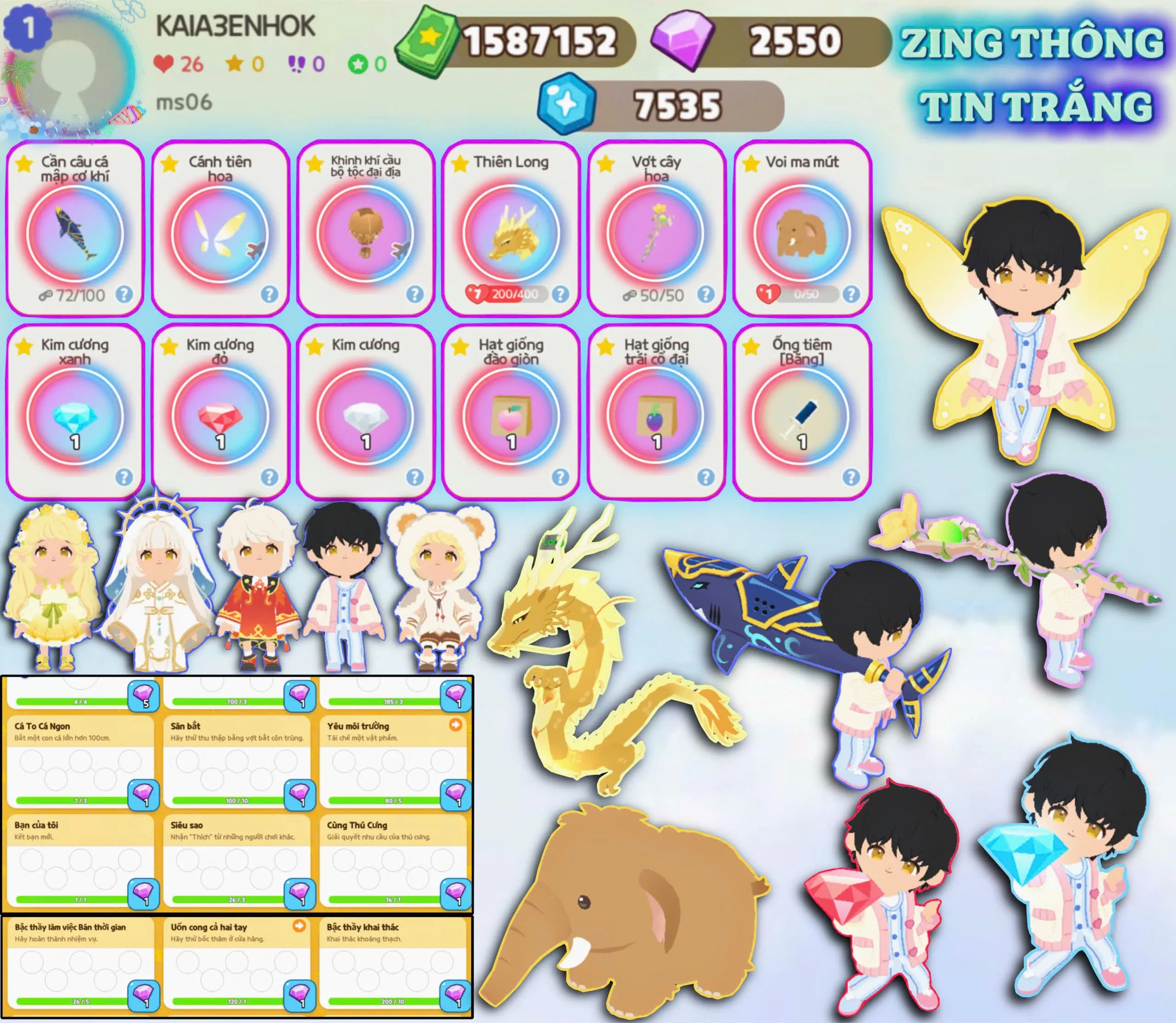Select the Khinh khí cầu balloon item
This screenshot has height=1023, width=1176.
366,228
